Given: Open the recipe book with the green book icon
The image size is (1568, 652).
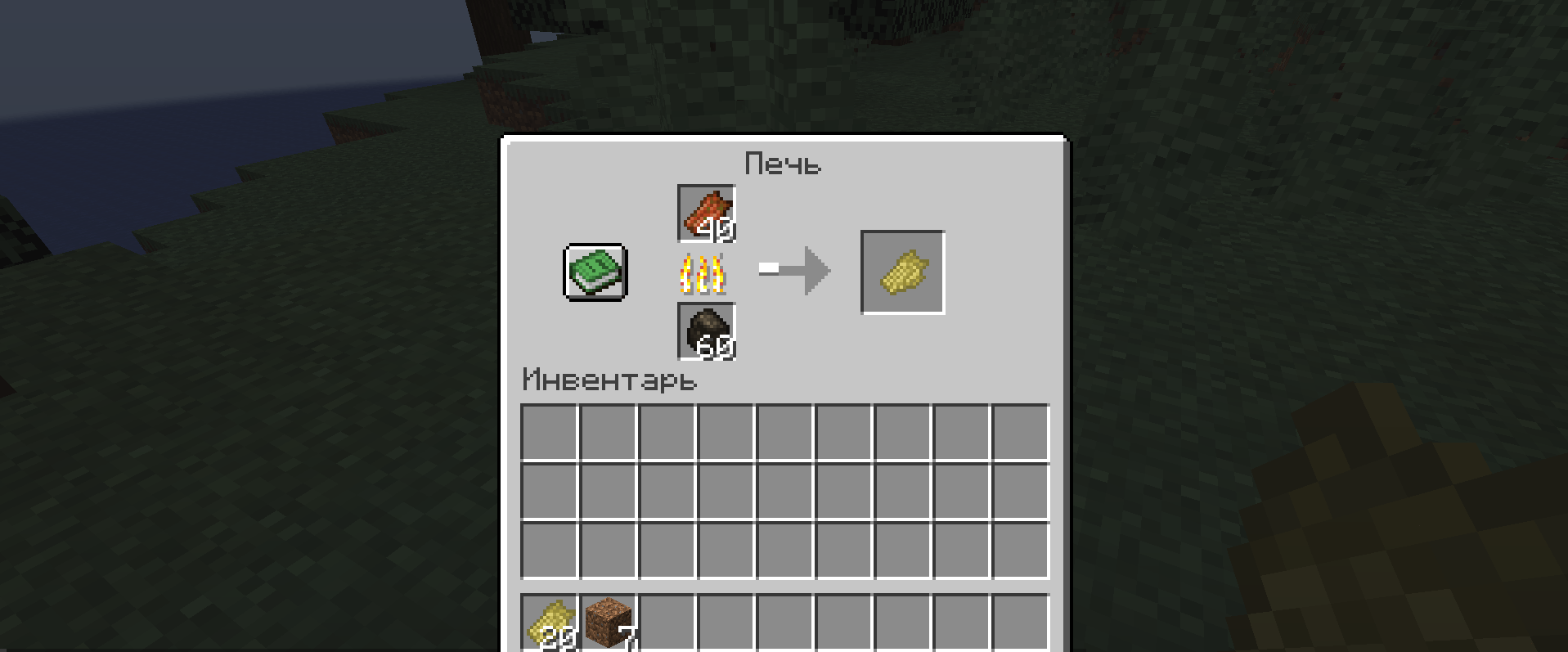Looking at the screenshot, I should 594,272.
